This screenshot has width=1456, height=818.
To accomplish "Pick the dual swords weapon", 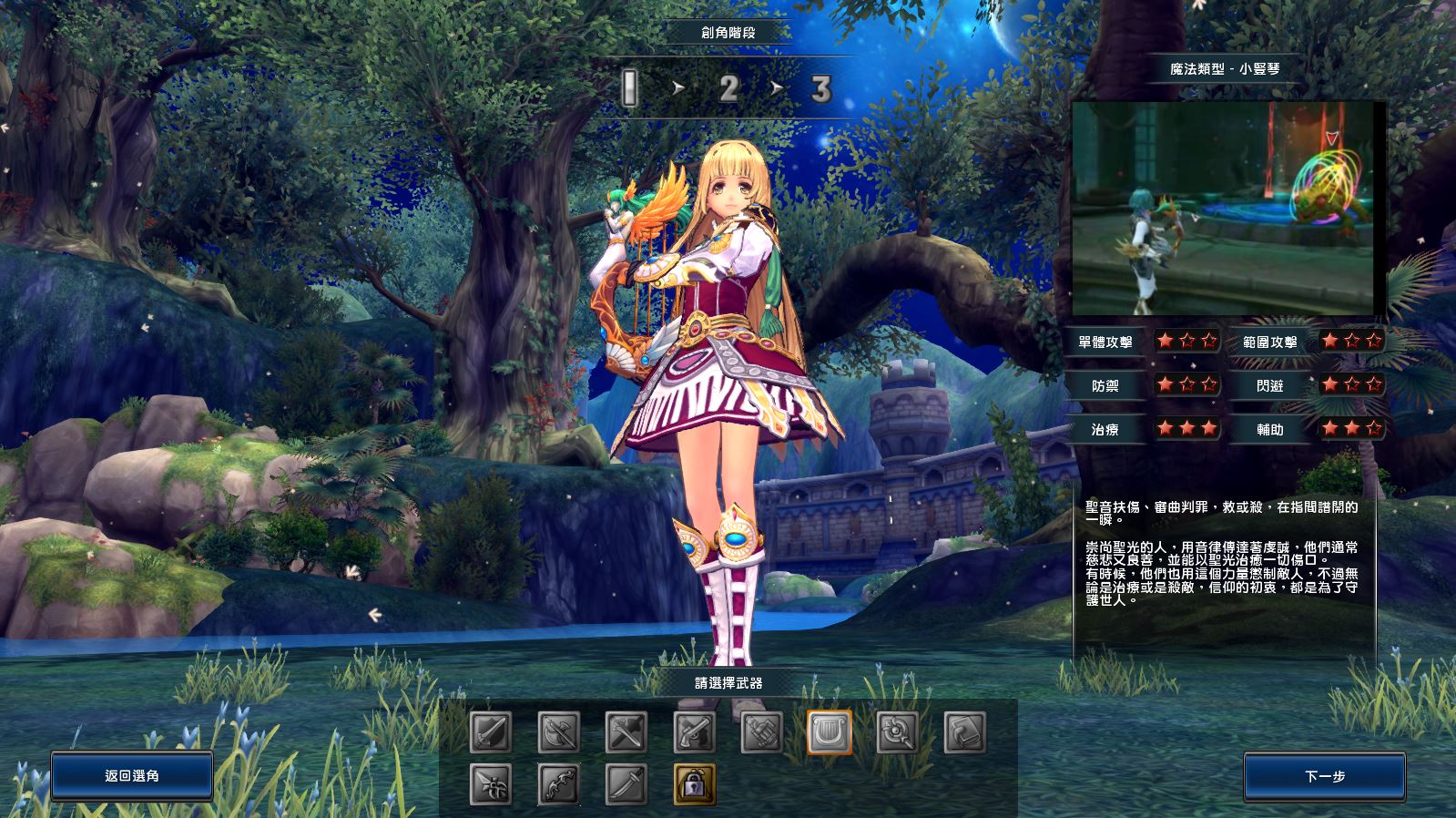I will pyautogui.click(x=626, y=731).
